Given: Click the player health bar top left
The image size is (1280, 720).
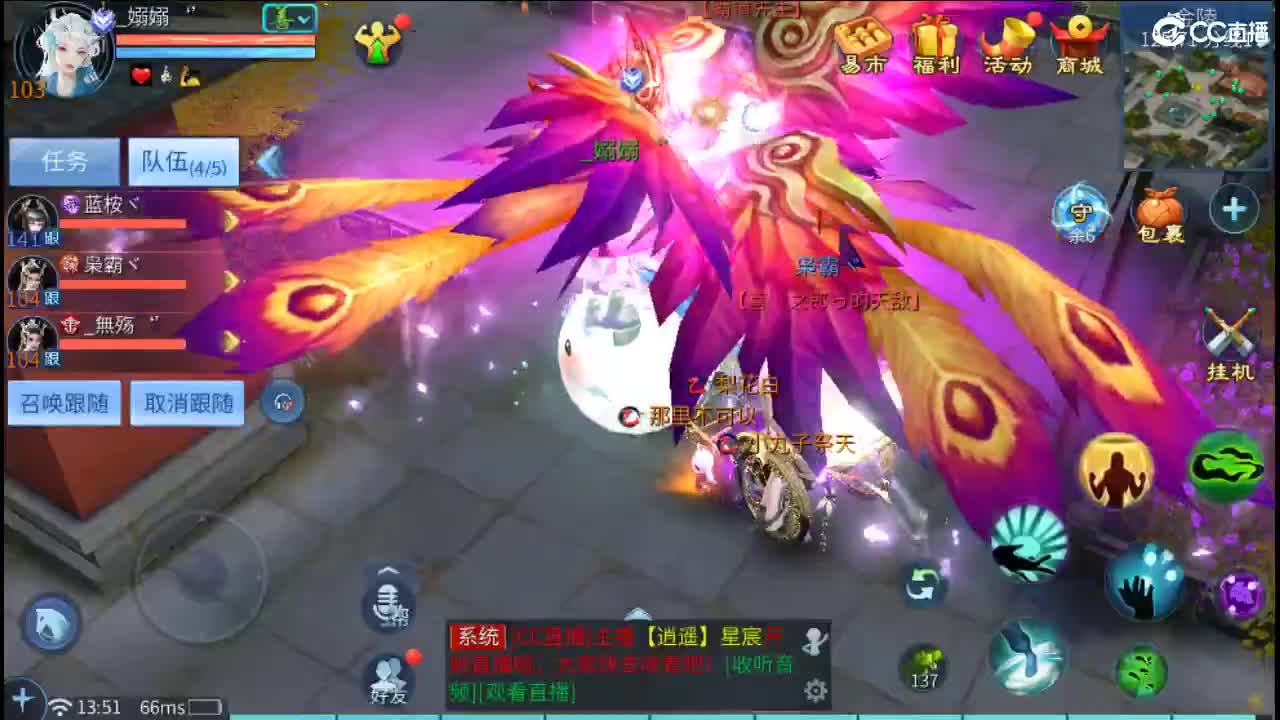Looking at the screenshot, I should coord(215,38).
